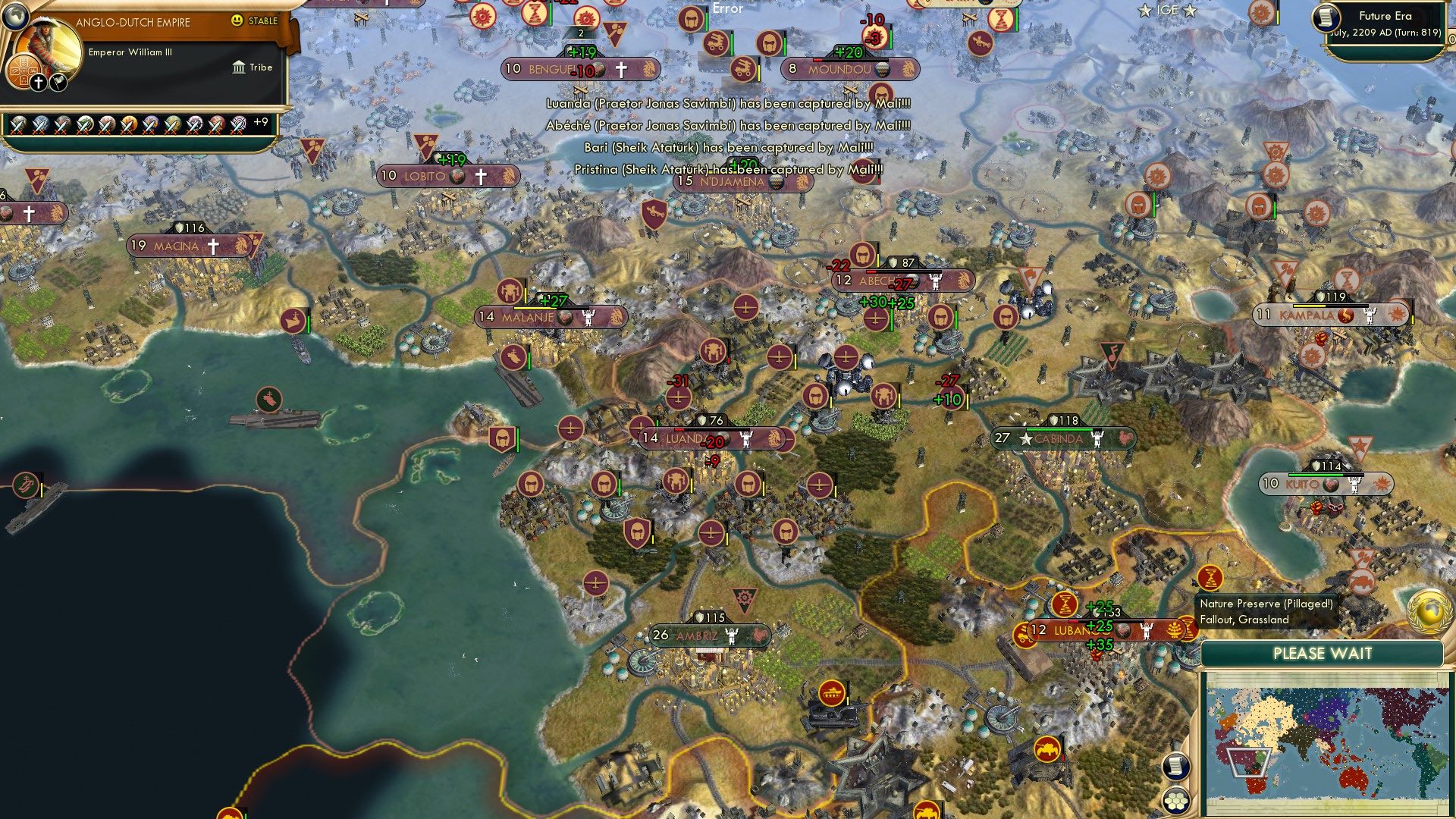
Task: Toggle the hex grid overlay icon near the minimap
Action: [1176, 802]
